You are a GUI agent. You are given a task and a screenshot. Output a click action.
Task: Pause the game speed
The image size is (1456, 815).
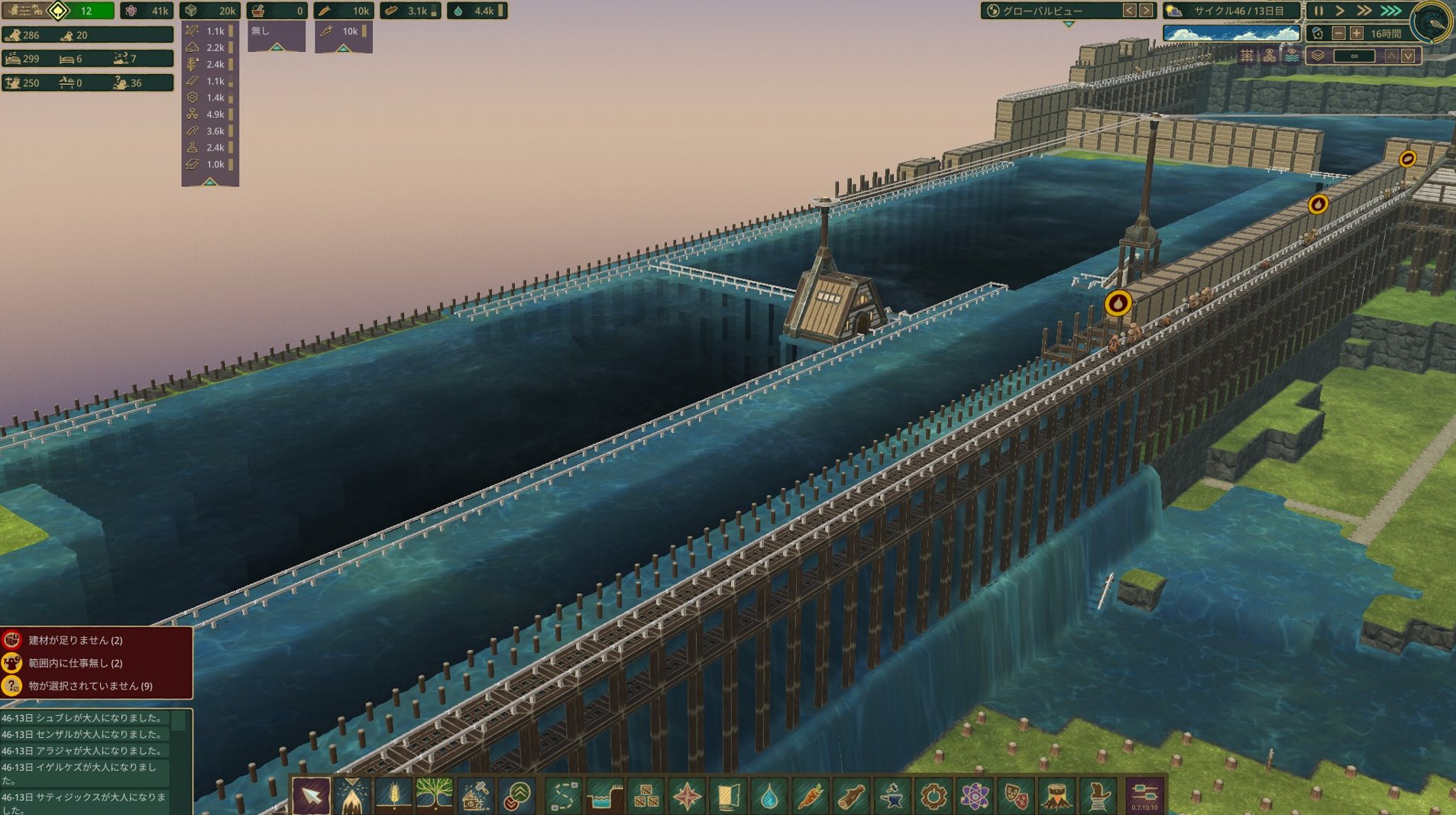[x=1318, y=11]
